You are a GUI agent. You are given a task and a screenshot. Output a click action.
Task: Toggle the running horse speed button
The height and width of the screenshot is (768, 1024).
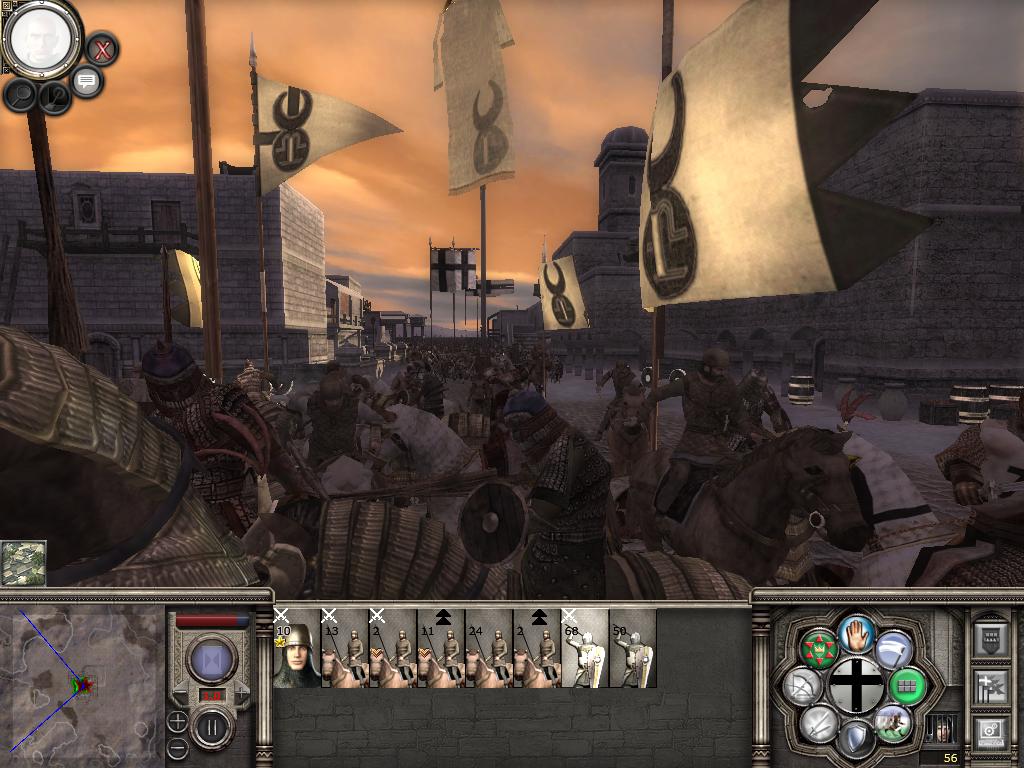893,723
